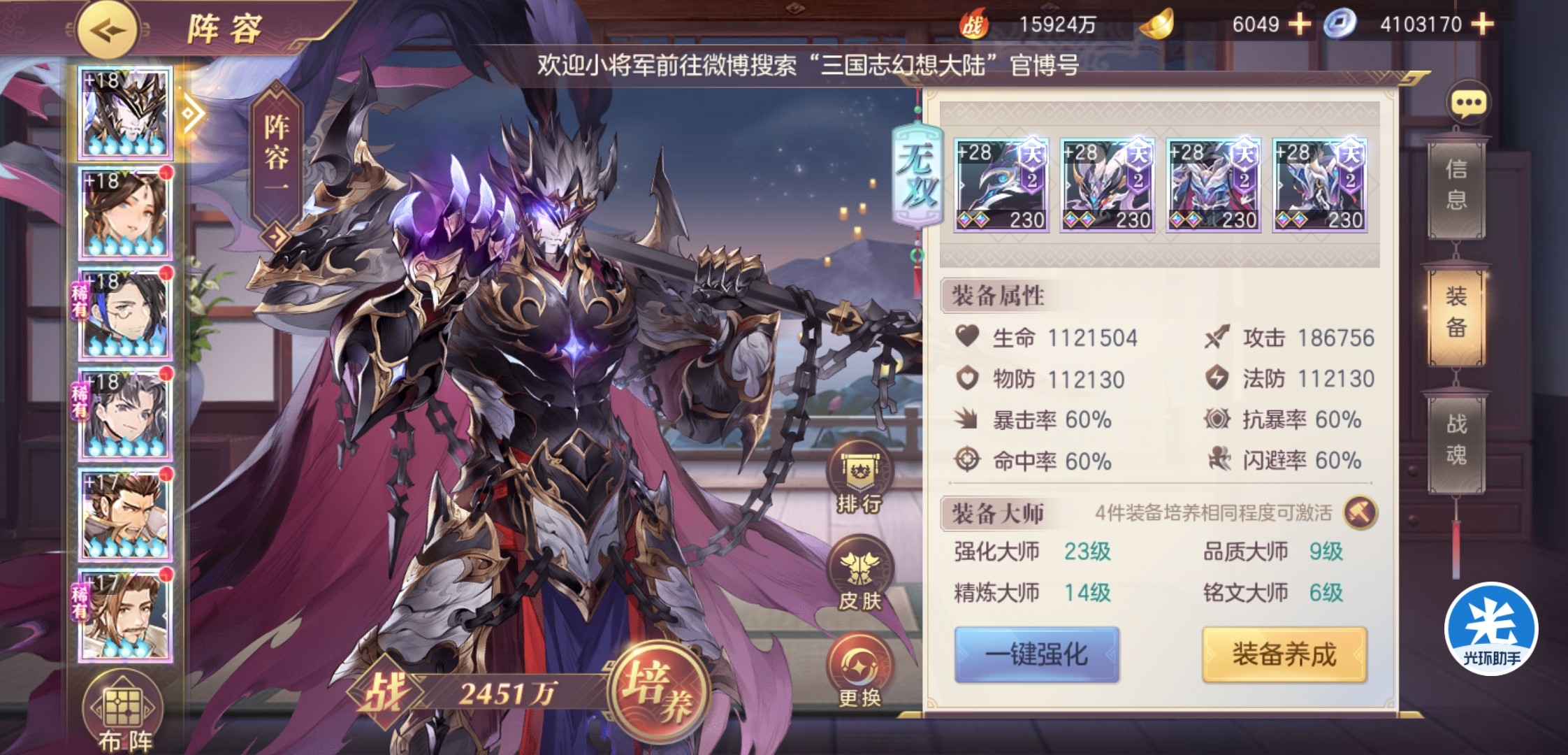Open the 光环助手 assistant overlay

(x=1491, y=628)
